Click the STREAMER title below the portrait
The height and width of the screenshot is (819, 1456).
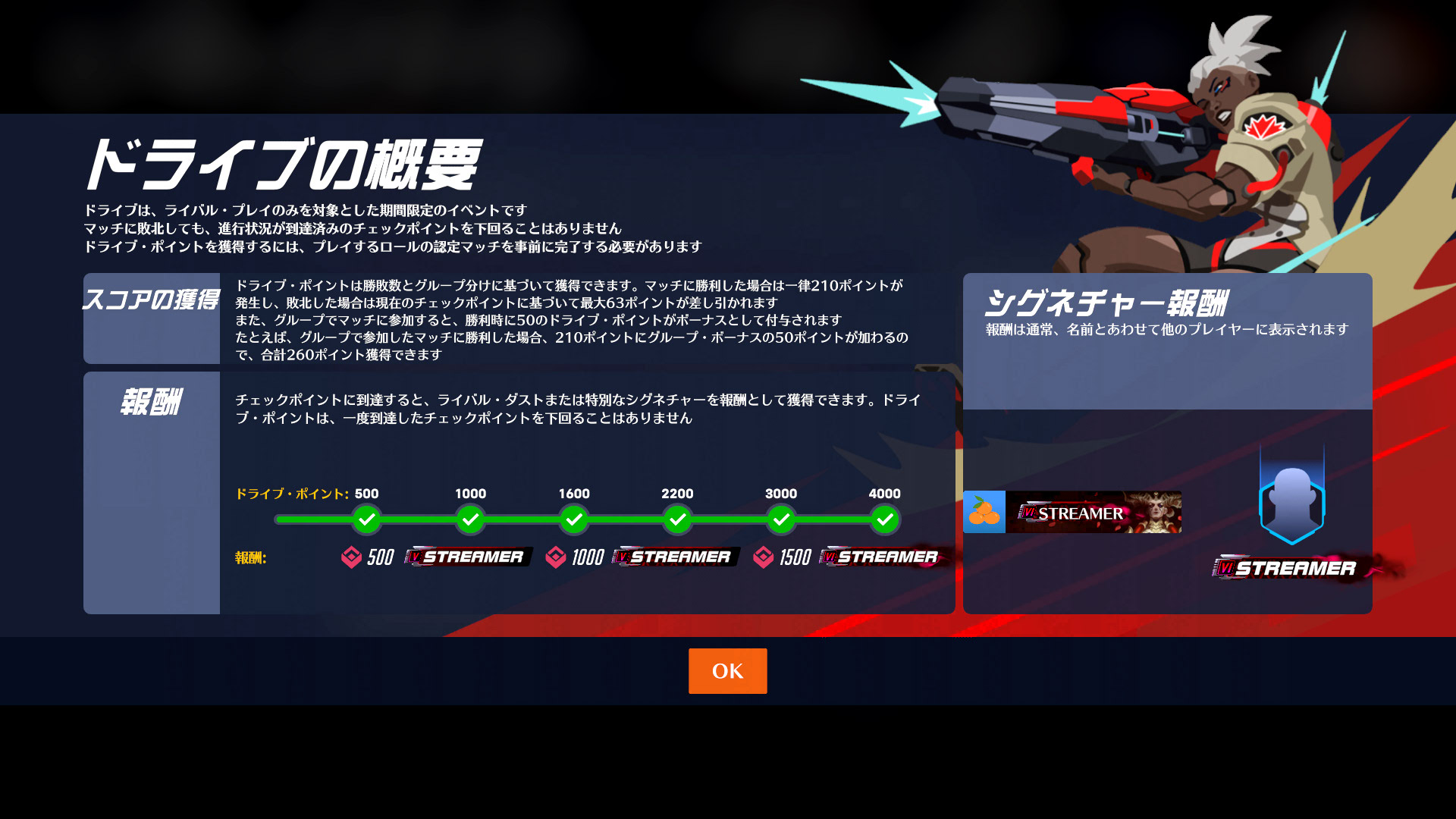(x=1289, y=566)
